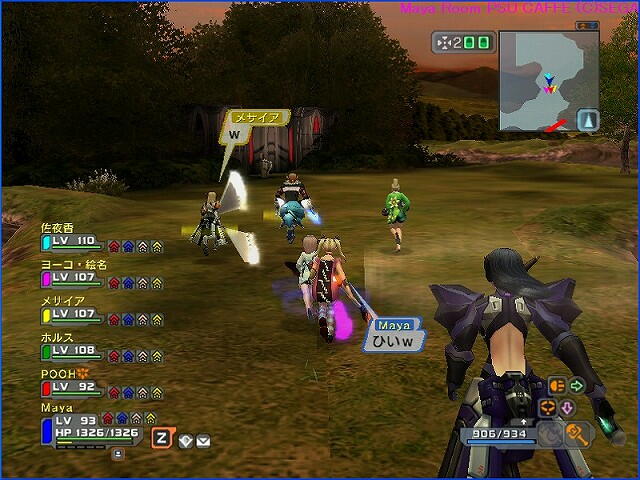The height and width of the screenshot is (480, 640).
Task: Select the green right-arrow action icon
Action: point(577,385)
